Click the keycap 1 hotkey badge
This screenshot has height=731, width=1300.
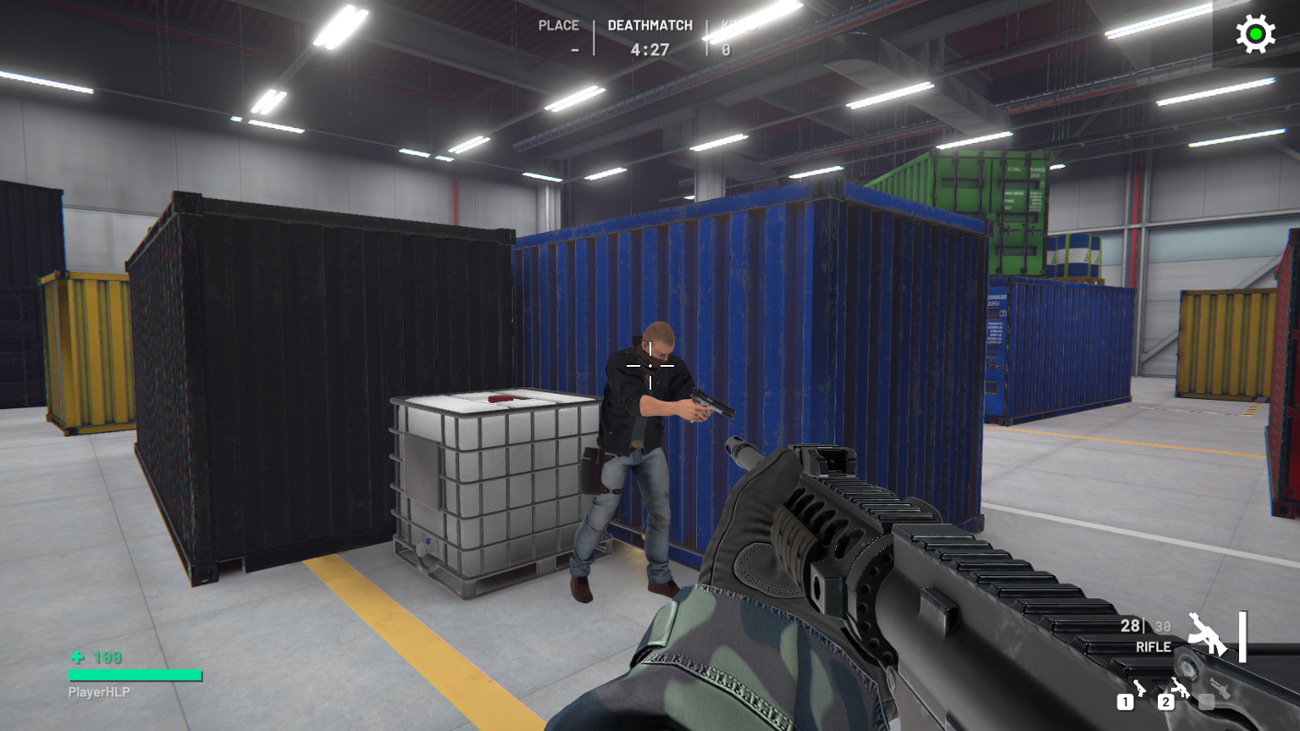click(1125, 703)
